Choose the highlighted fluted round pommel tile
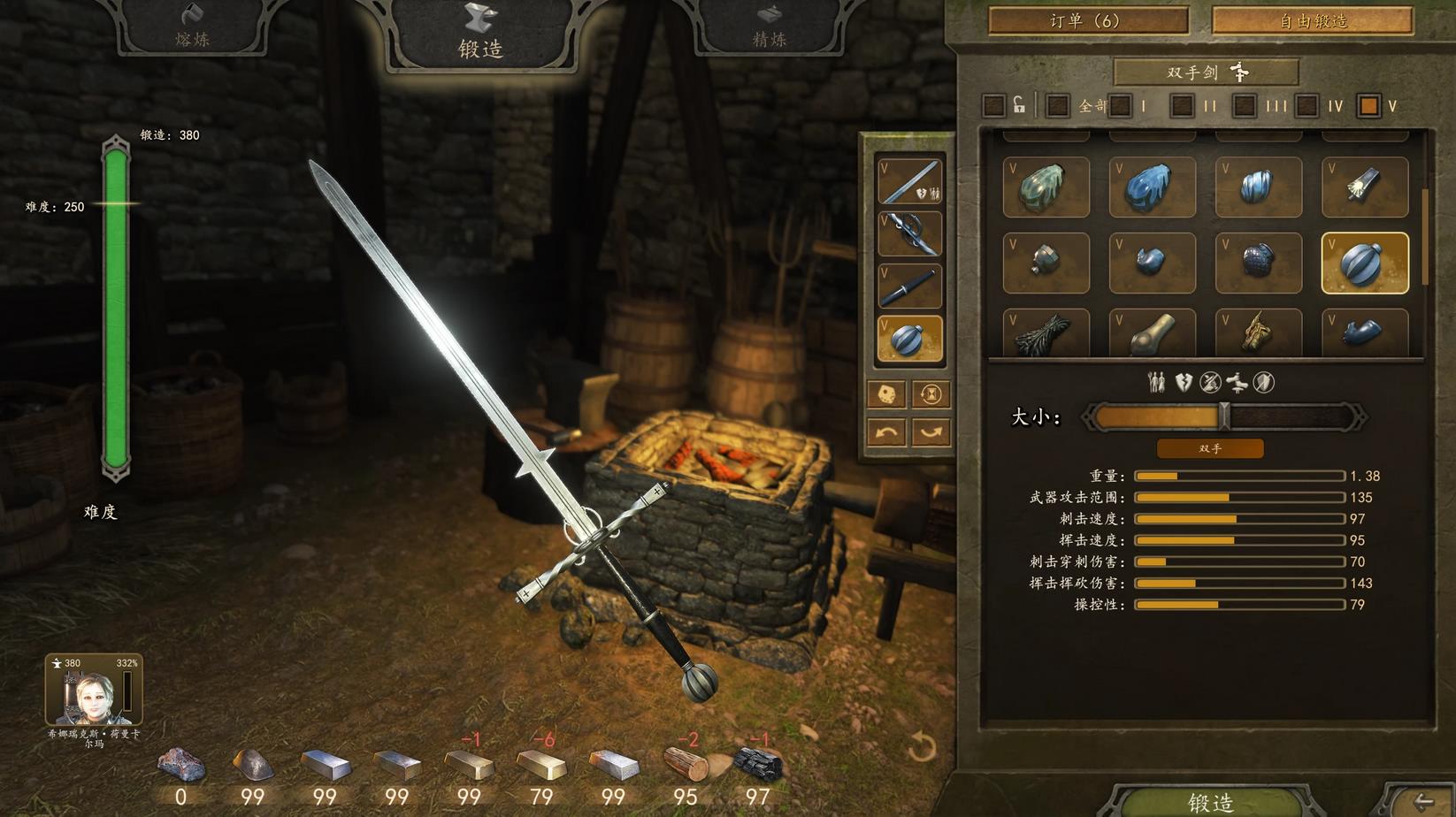The image size is (1456, 817). click(1364, 263)
